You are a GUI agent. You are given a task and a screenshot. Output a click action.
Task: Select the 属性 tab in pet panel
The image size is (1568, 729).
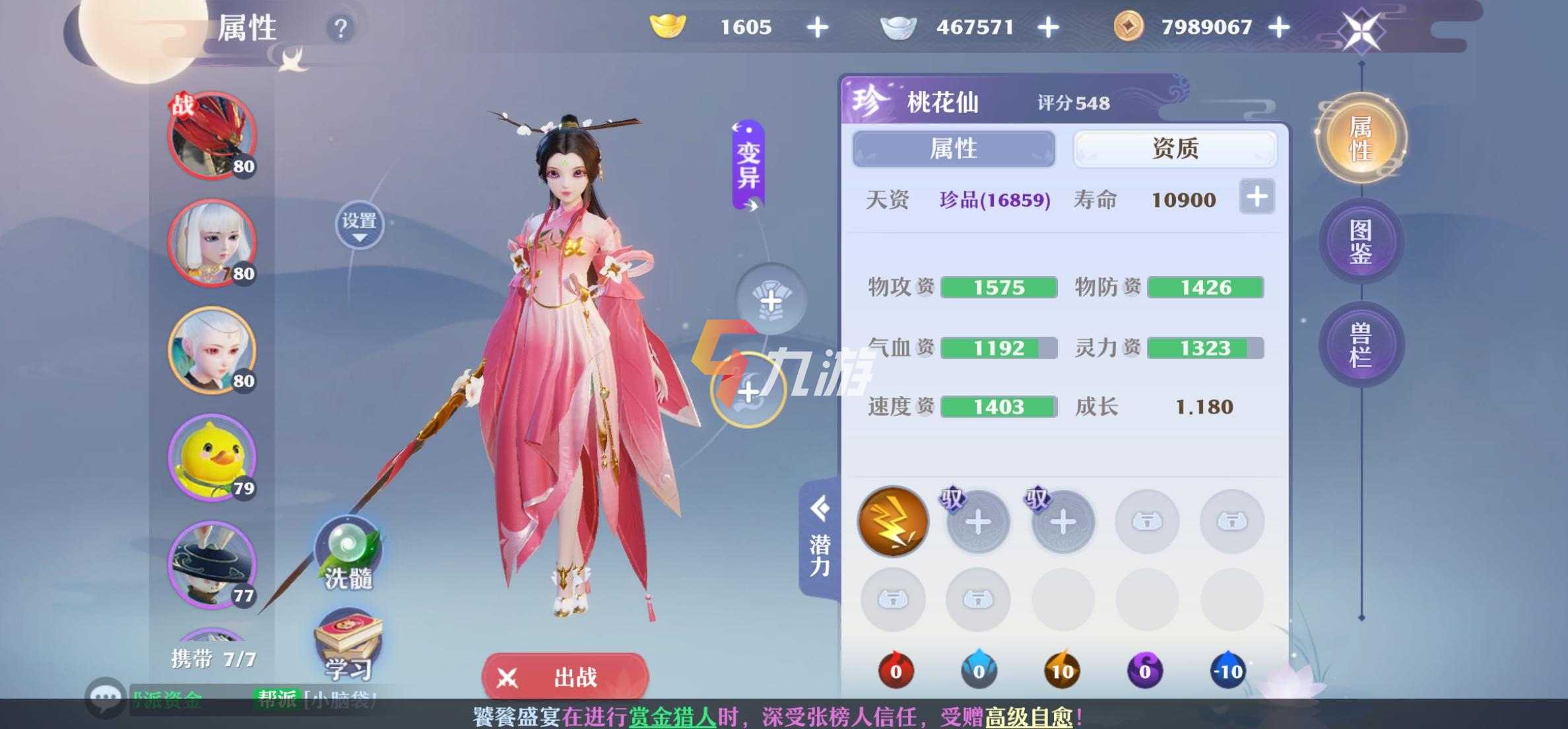tap(954, 149)
